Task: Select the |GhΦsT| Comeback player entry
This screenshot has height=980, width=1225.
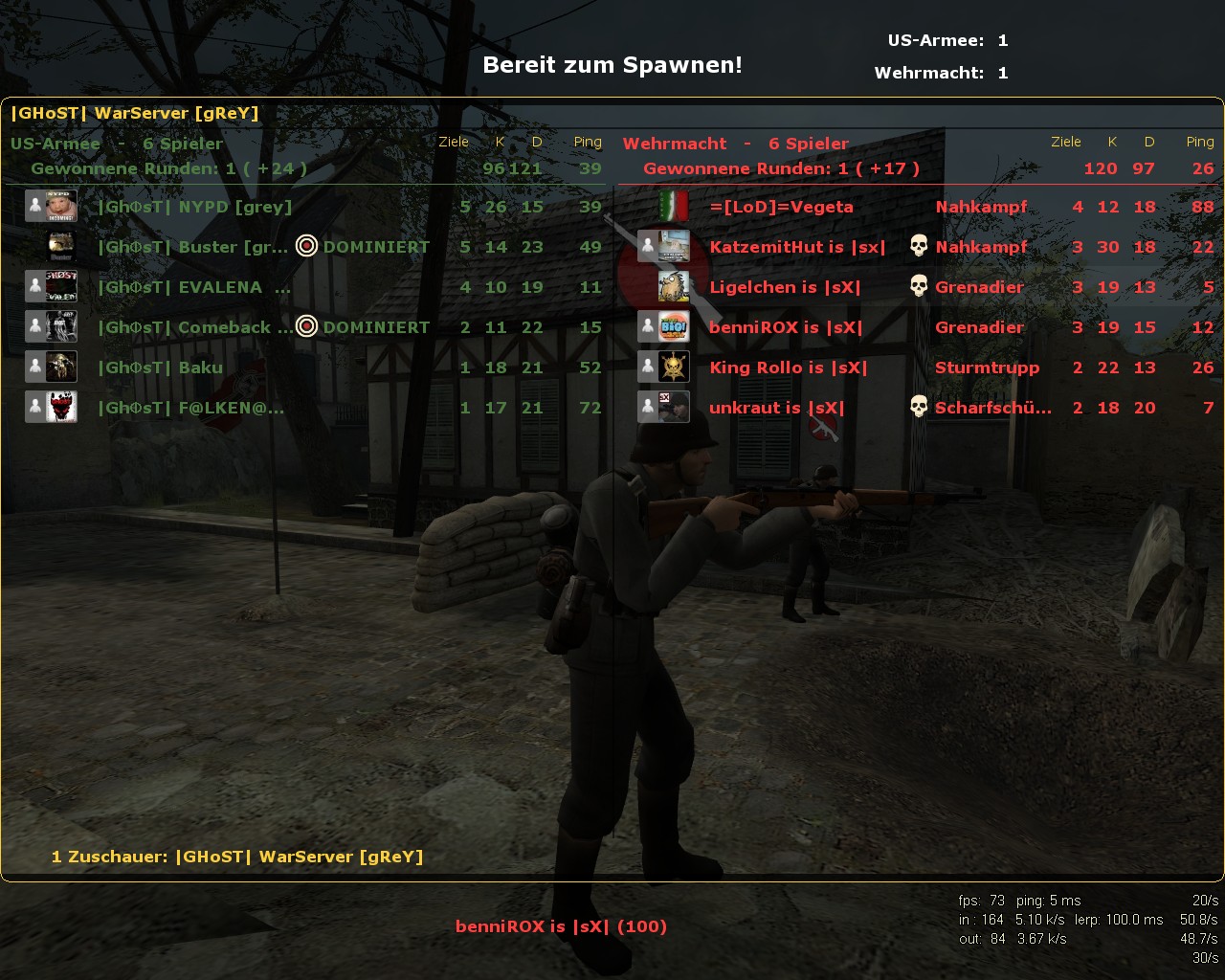Action: pyautogui.click(x=195, y=327)
